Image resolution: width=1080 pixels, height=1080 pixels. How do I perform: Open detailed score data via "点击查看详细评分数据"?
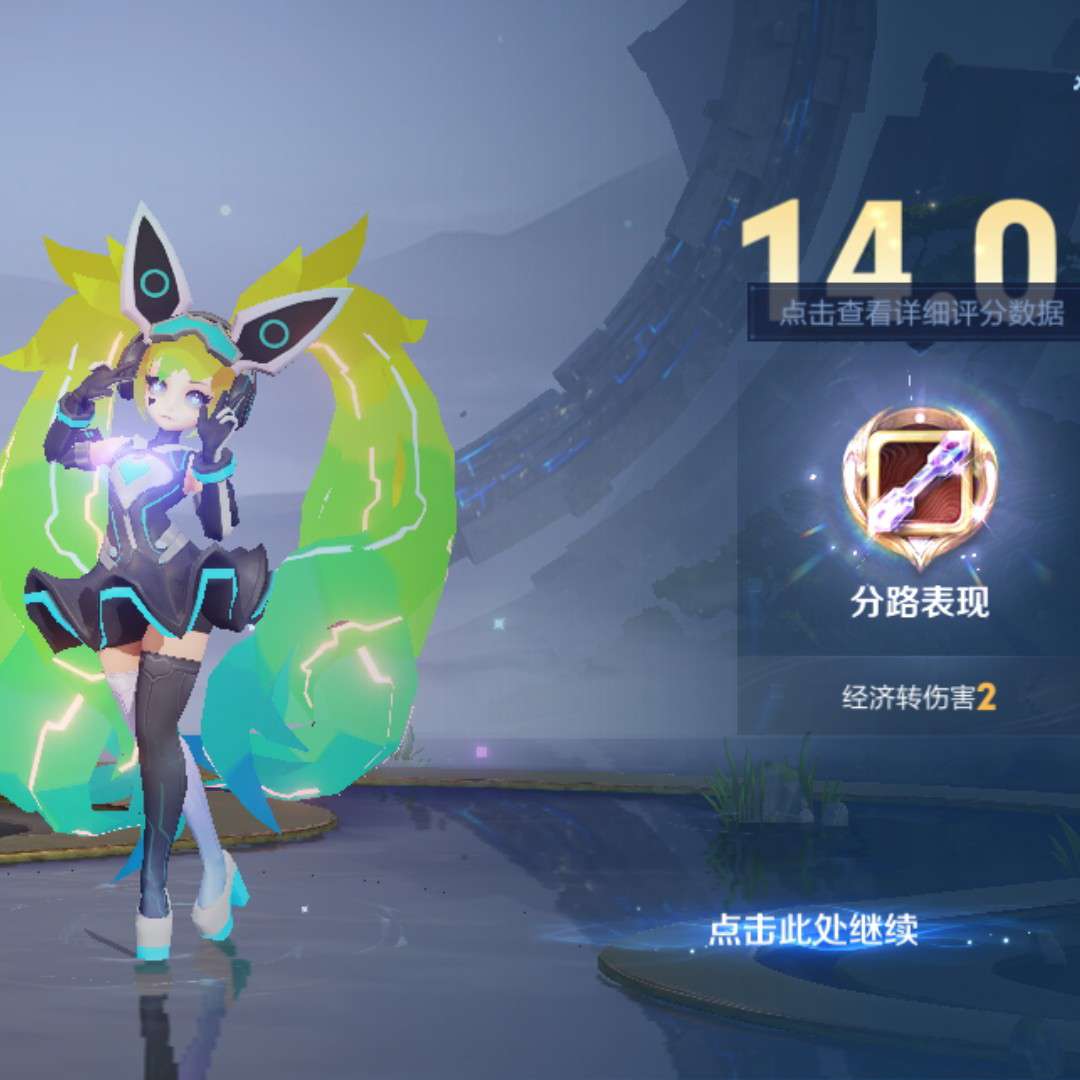[921, 313]
